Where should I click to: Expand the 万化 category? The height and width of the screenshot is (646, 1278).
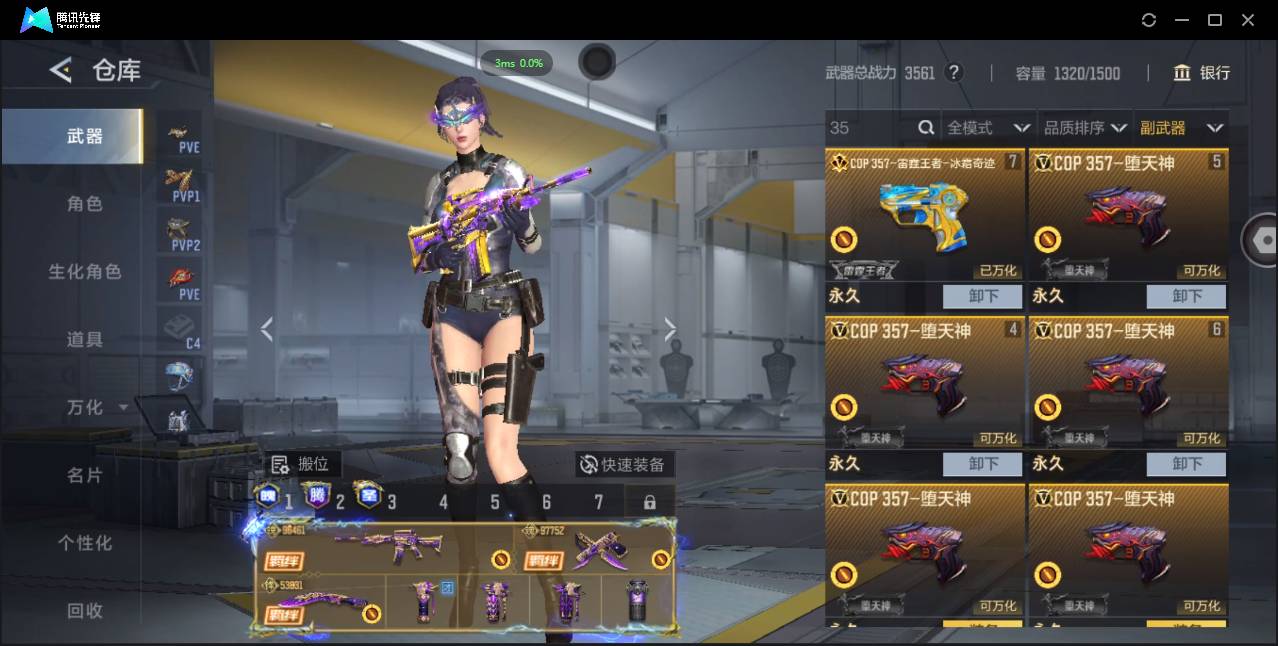[96, 408]
